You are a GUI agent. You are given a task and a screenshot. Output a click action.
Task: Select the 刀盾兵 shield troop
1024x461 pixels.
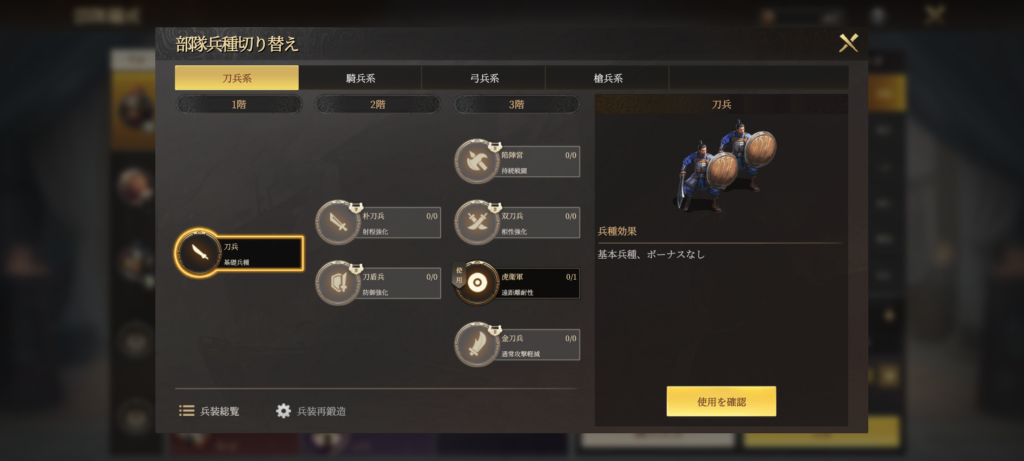tap(380, 284)
